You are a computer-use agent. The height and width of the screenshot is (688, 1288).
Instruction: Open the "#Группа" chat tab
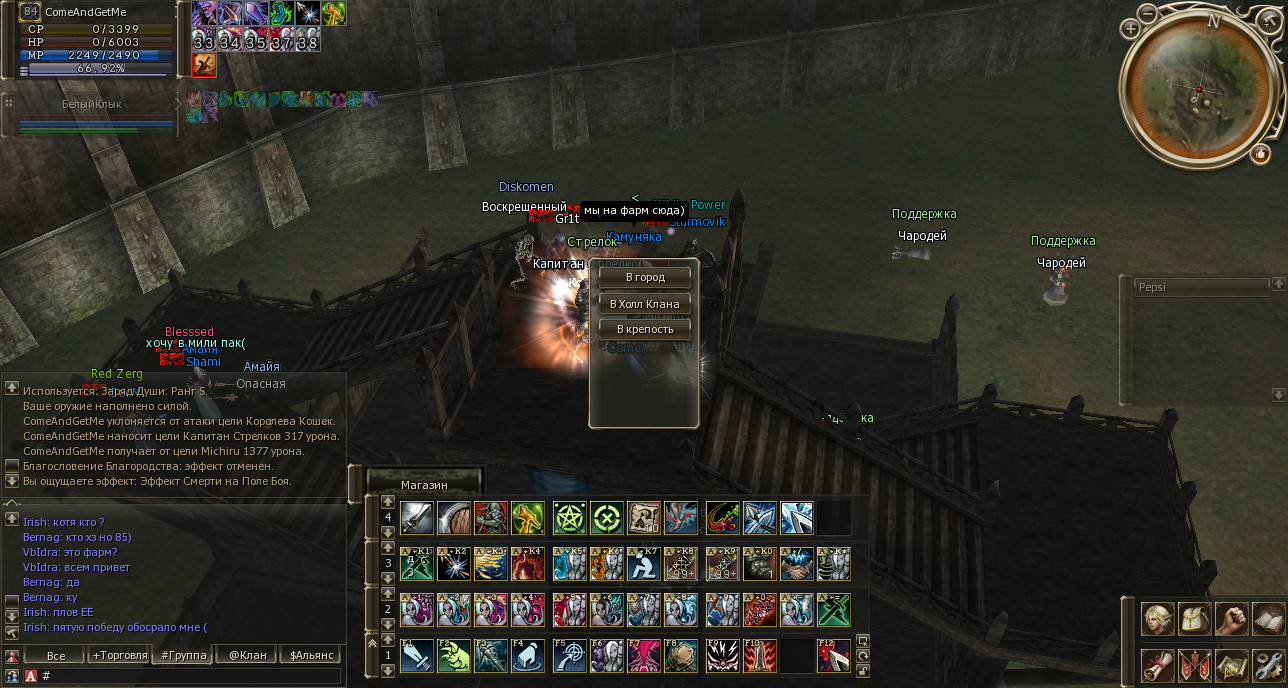coord(182,656)
